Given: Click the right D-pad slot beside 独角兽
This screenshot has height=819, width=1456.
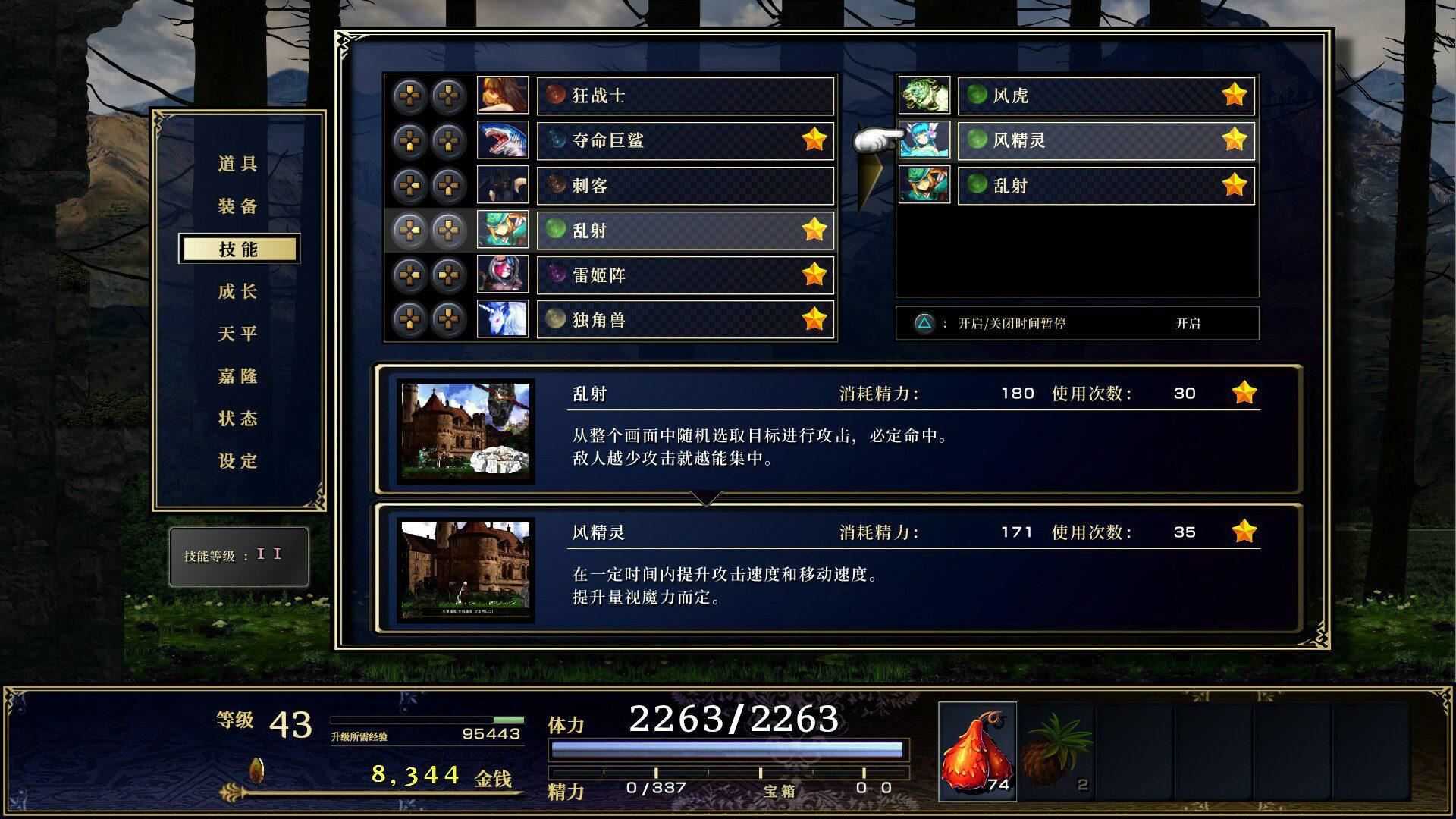Looking at the screenshot, I should click(x=448, y=319).
